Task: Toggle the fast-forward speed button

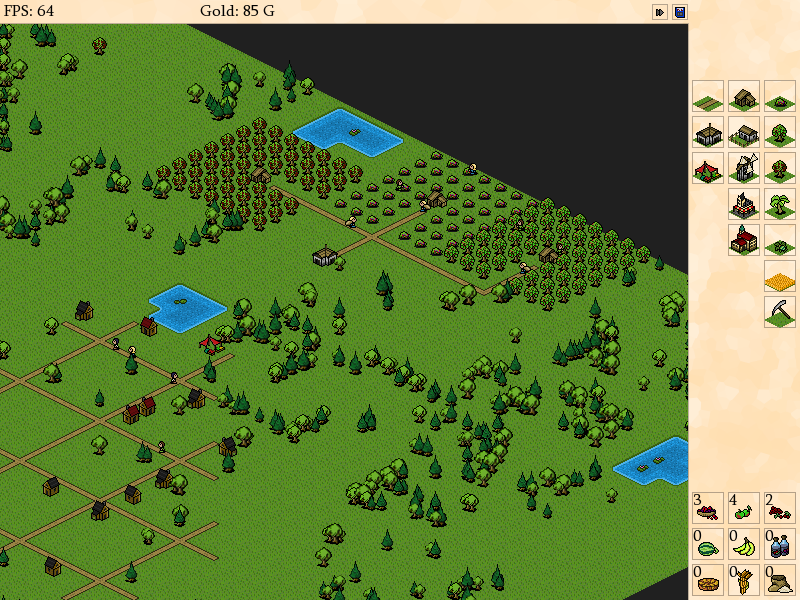Action: [660, 12]
